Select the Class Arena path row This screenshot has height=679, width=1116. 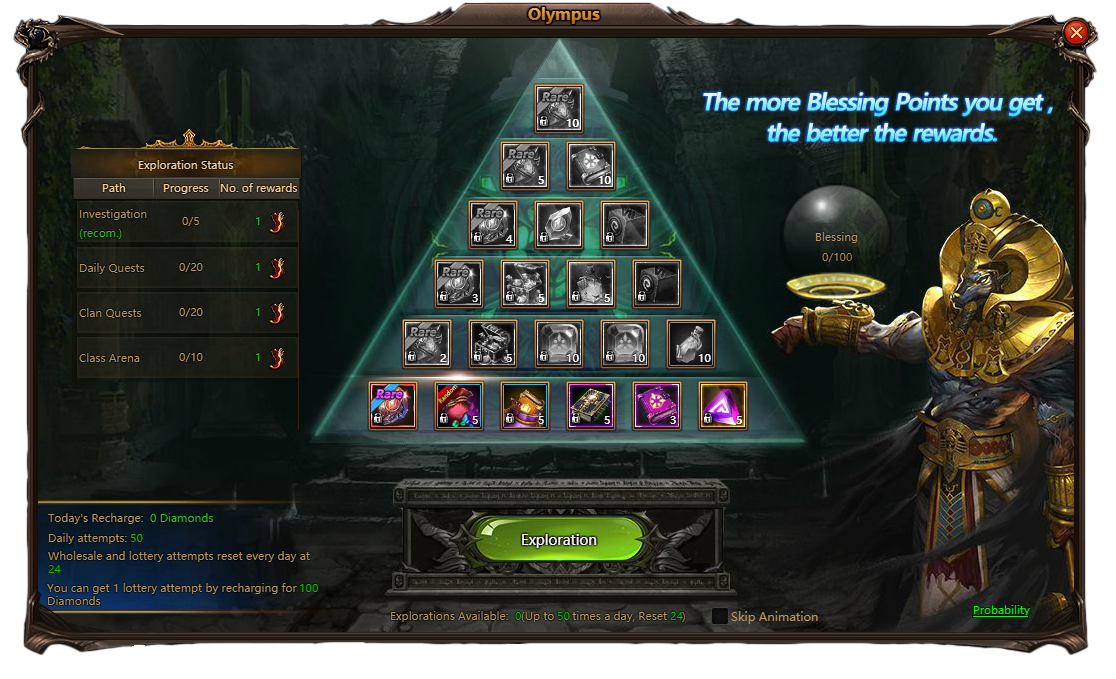pos(187,358)
